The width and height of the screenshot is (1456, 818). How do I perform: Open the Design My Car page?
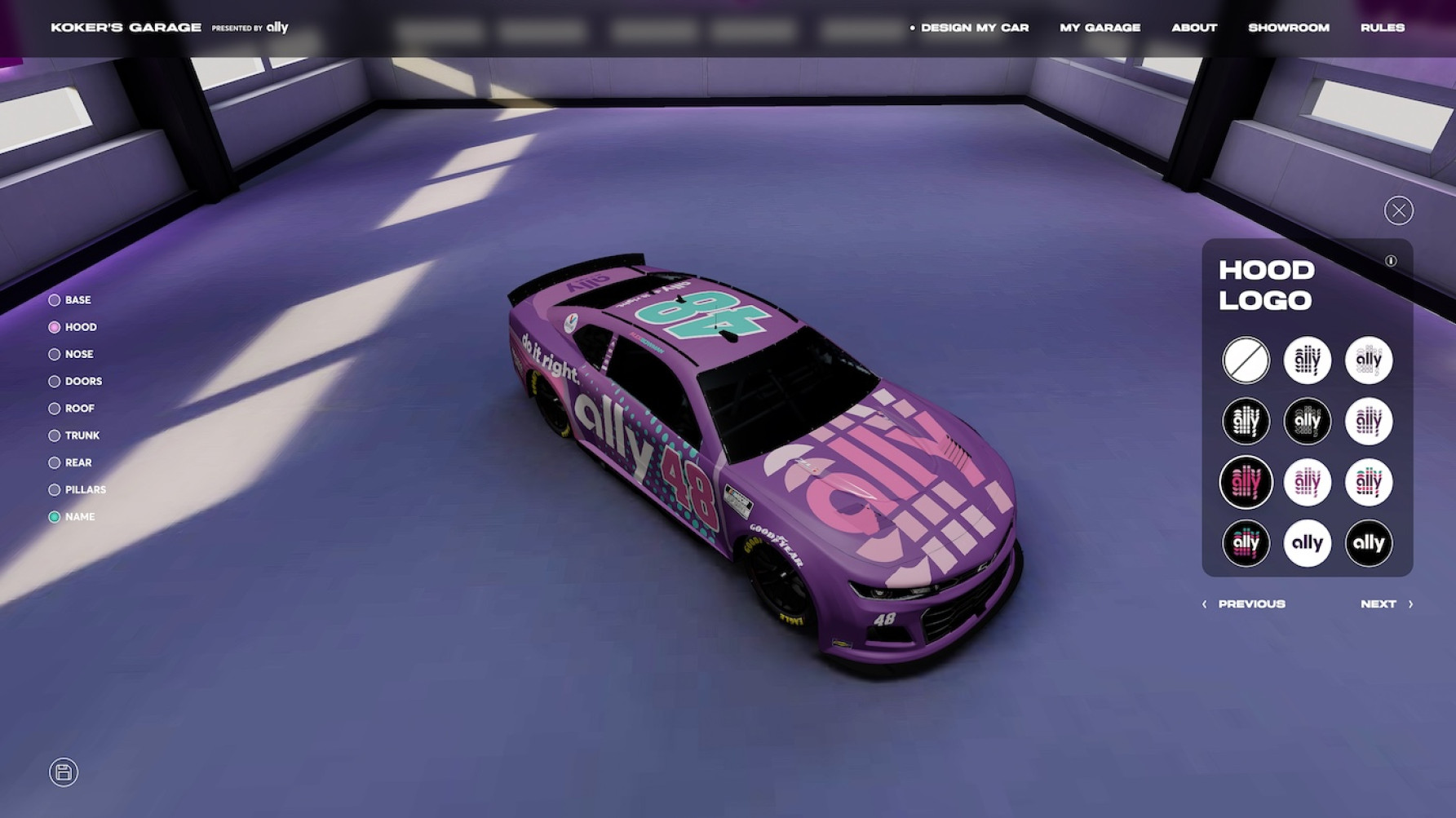point(974,28)
